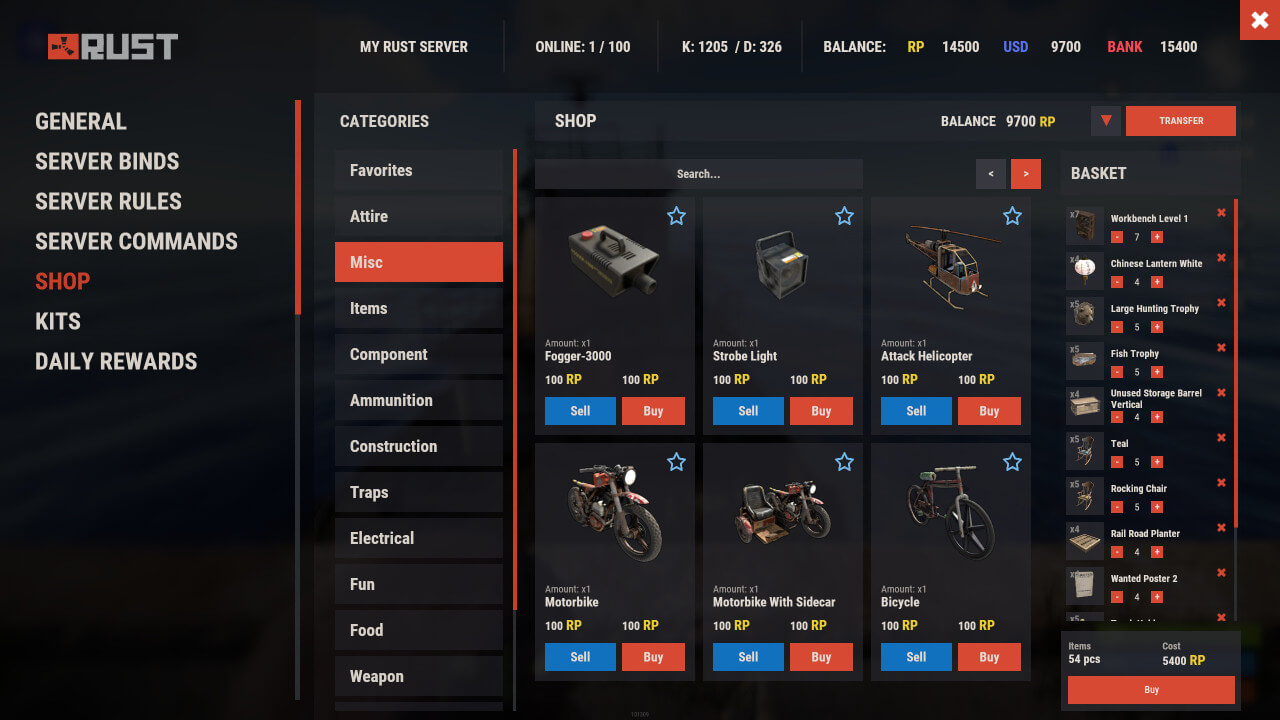
Task: Purchase the whole basket with Buy
Action: click(x=1151, y=690)
